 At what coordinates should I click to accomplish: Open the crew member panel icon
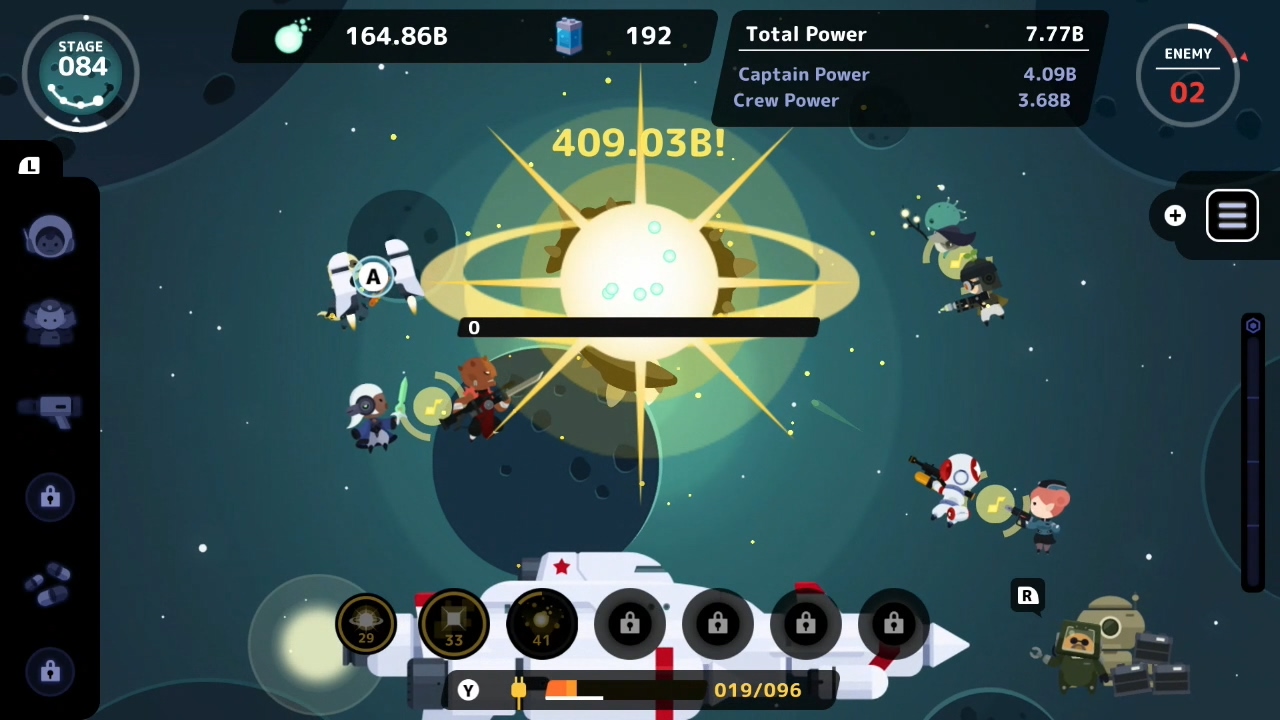click(50, 322)
